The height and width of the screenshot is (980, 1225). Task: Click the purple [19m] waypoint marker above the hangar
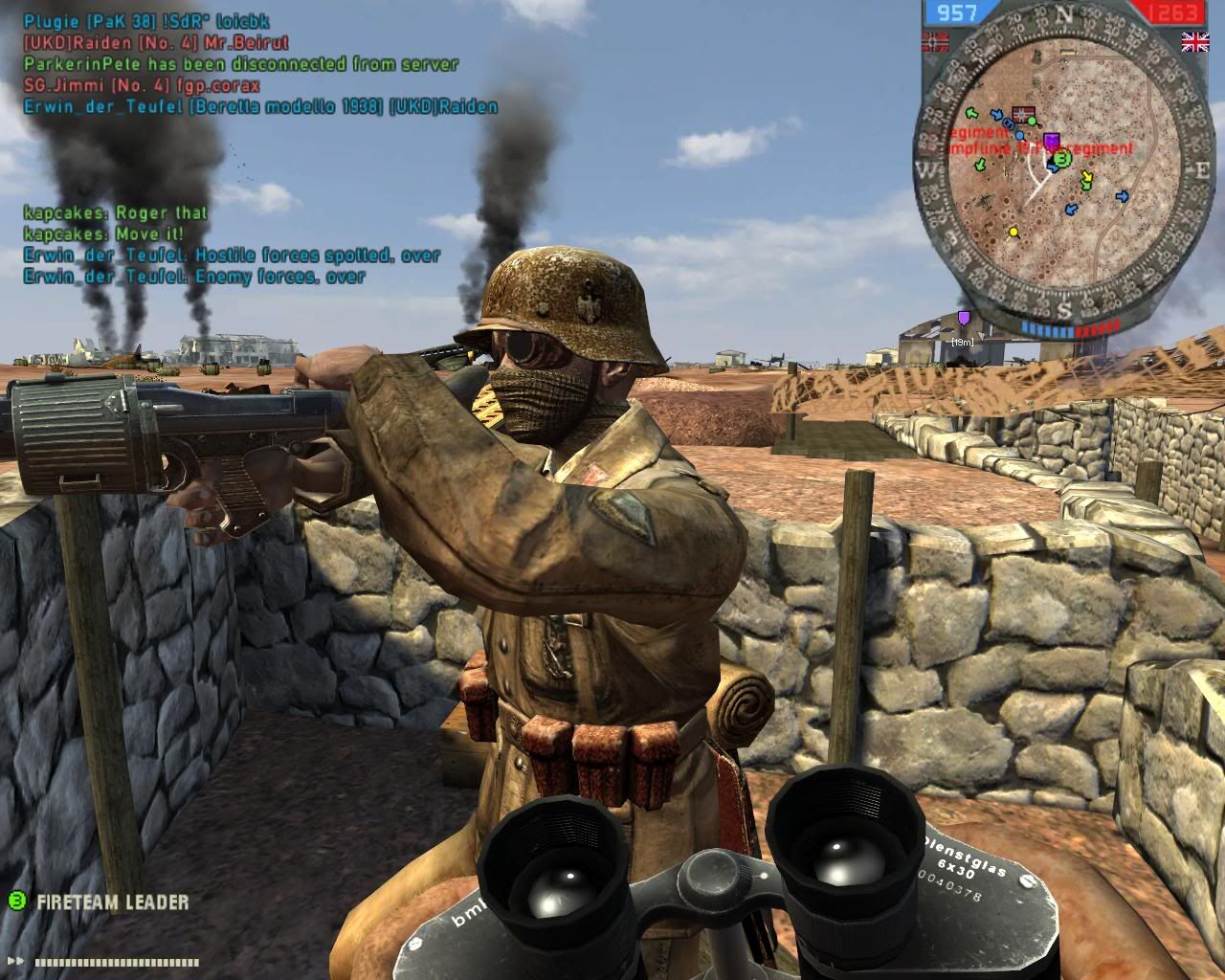click(x=964, y=317)
